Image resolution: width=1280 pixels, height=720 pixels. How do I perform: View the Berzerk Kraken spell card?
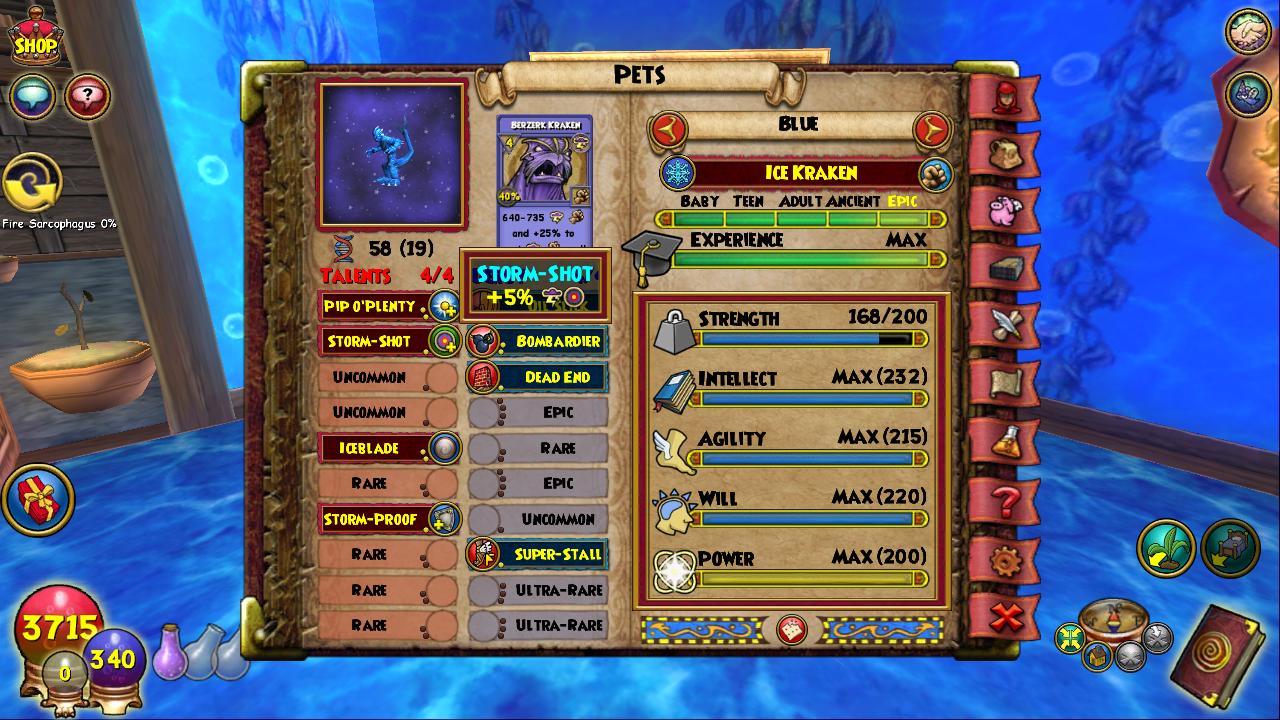tap(544, 180)
